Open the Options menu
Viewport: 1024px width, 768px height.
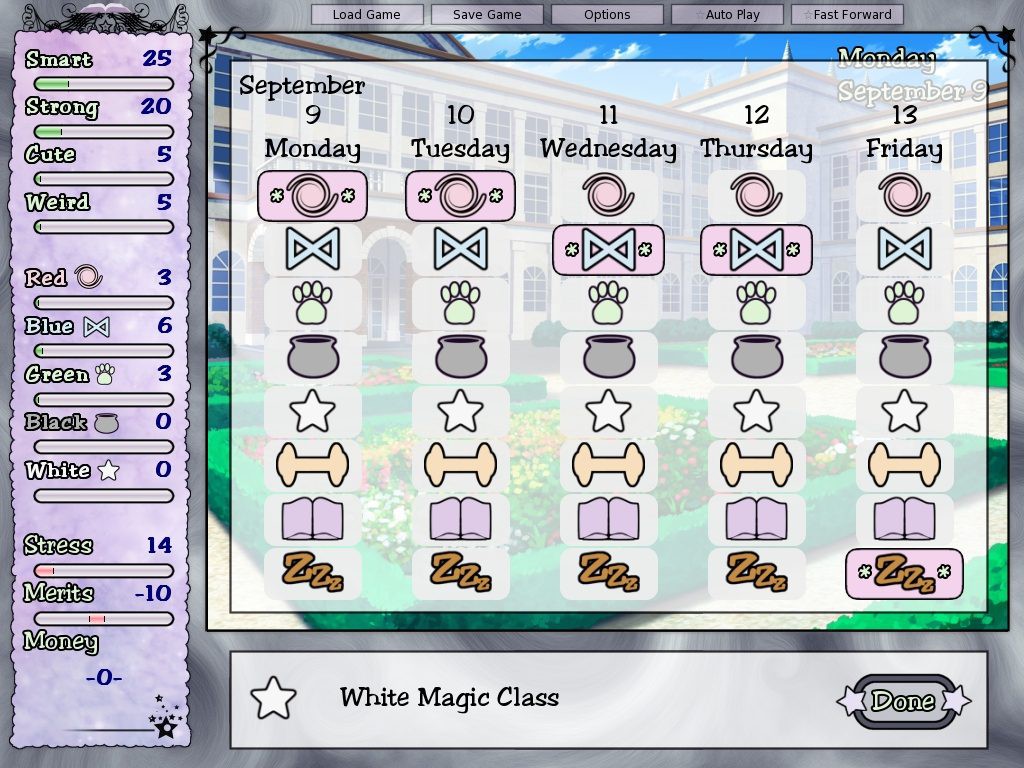click(x=607, y=15)
